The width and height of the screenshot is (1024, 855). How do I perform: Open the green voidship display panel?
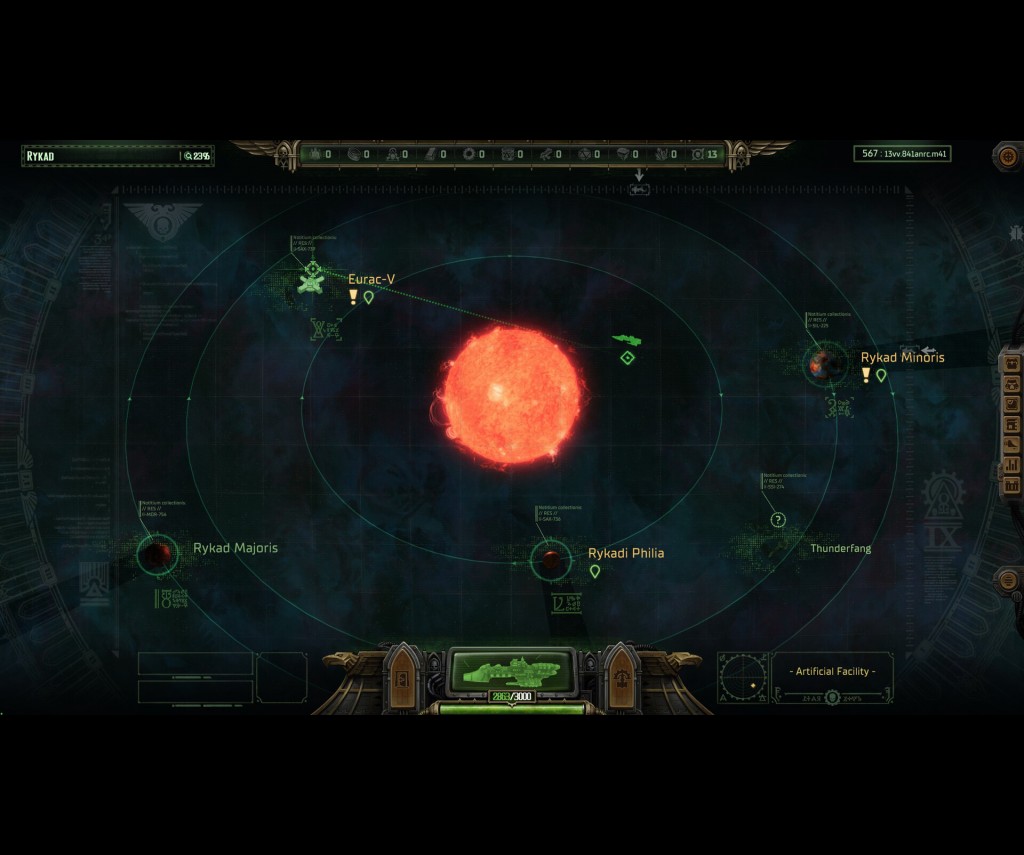click(x=512, y=669)
